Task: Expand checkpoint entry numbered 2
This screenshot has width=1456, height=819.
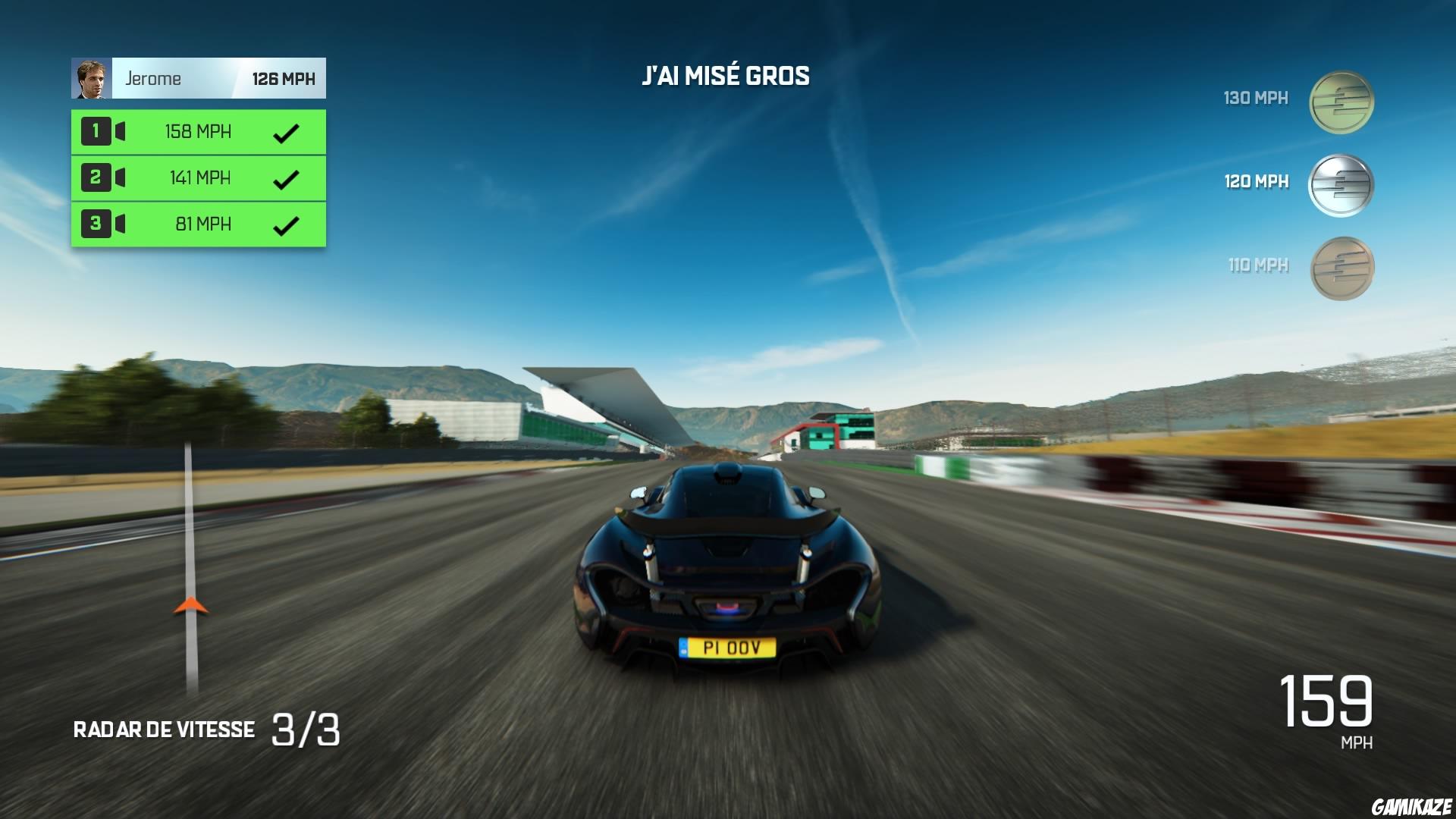Action: click(x=95, y=177)
